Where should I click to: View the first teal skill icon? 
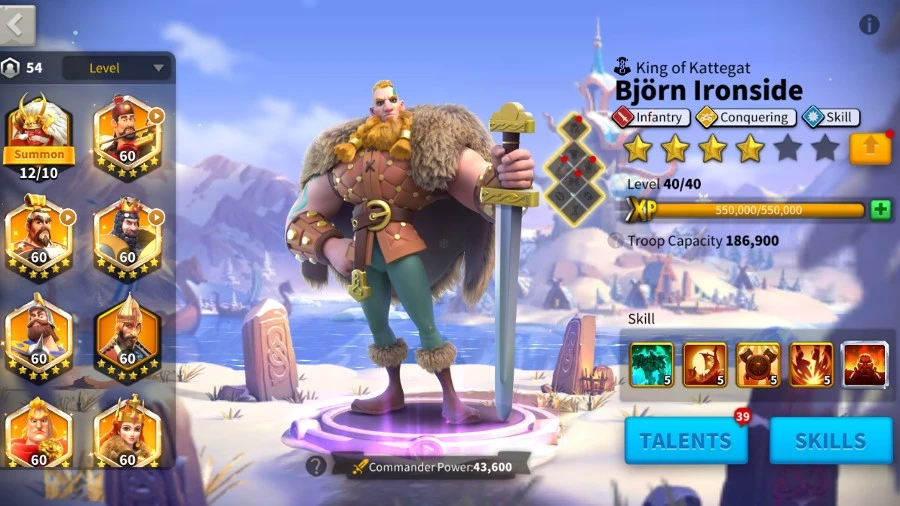click(651, 364)
